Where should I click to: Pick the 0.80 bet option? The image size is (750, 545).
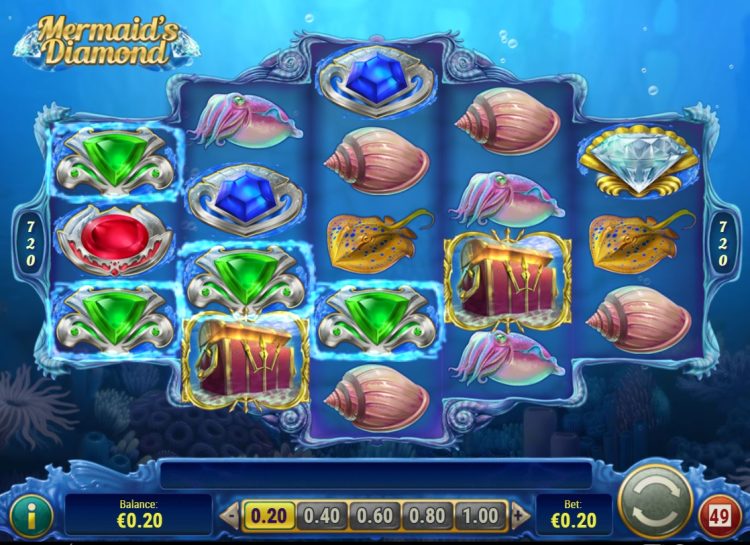coord(427,516)
